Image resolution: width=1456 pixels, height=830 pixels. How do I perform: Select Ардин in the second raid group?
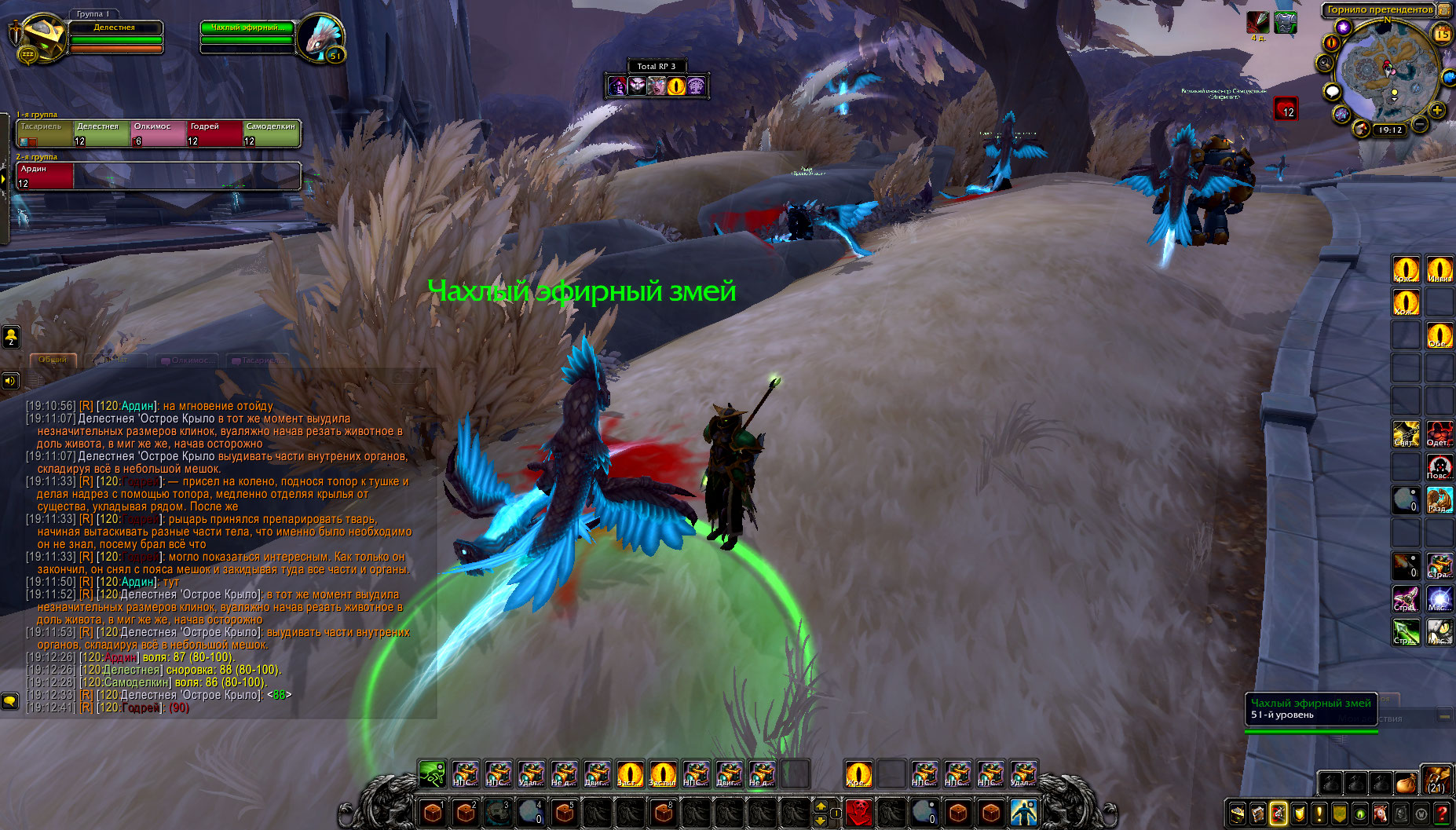tap(46, 176)
